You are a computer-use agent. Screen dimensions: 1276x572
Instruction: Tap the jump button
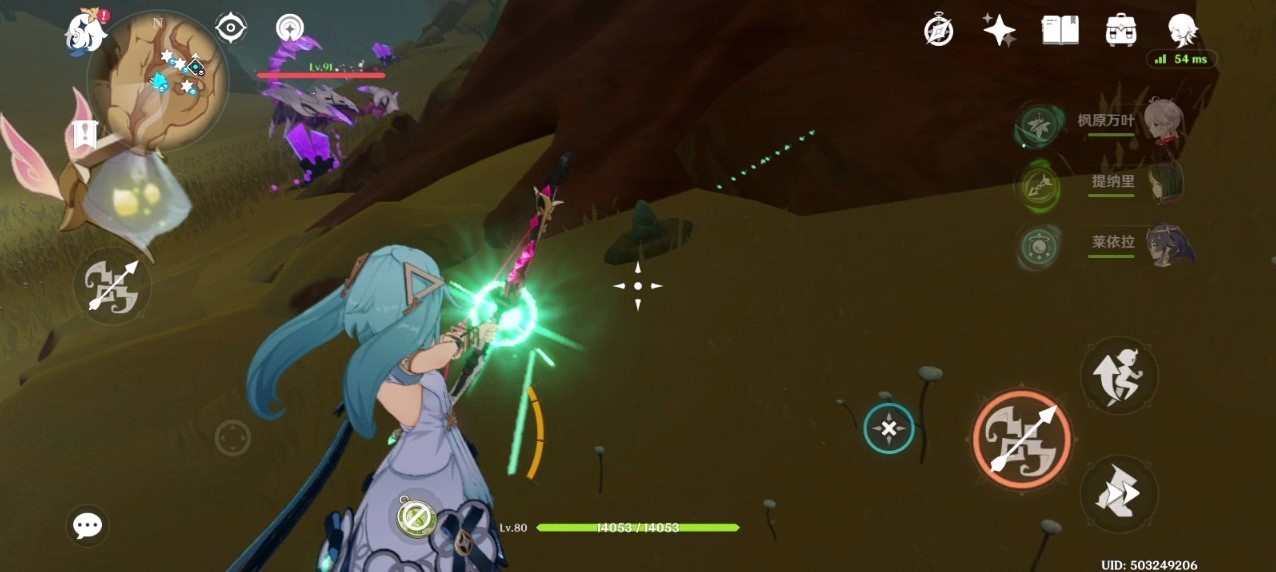[x=1119, y=375]
